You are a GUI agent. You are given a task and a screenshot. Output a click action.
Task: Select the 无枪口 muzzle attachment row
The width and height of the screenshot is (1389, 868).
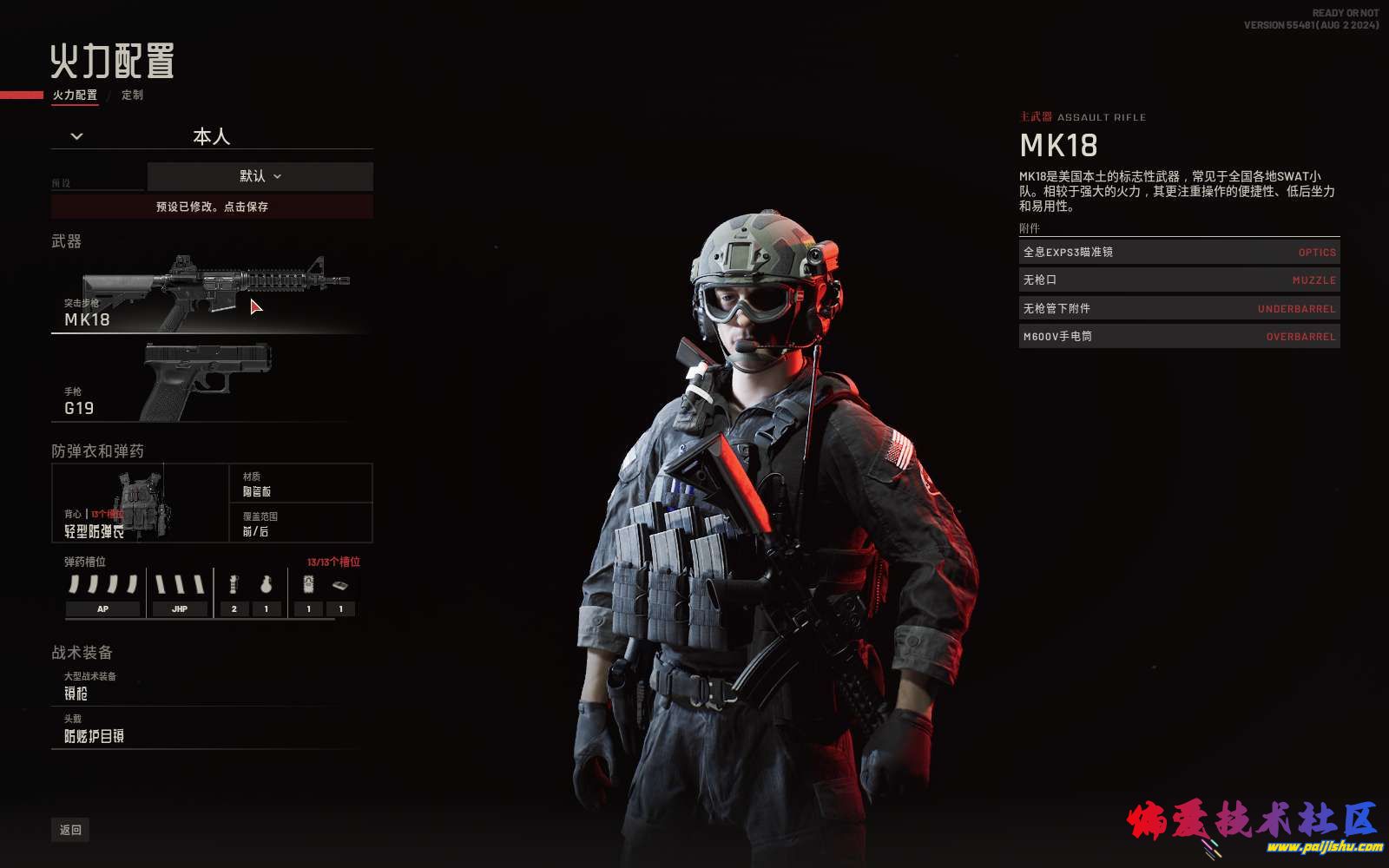1179,280
